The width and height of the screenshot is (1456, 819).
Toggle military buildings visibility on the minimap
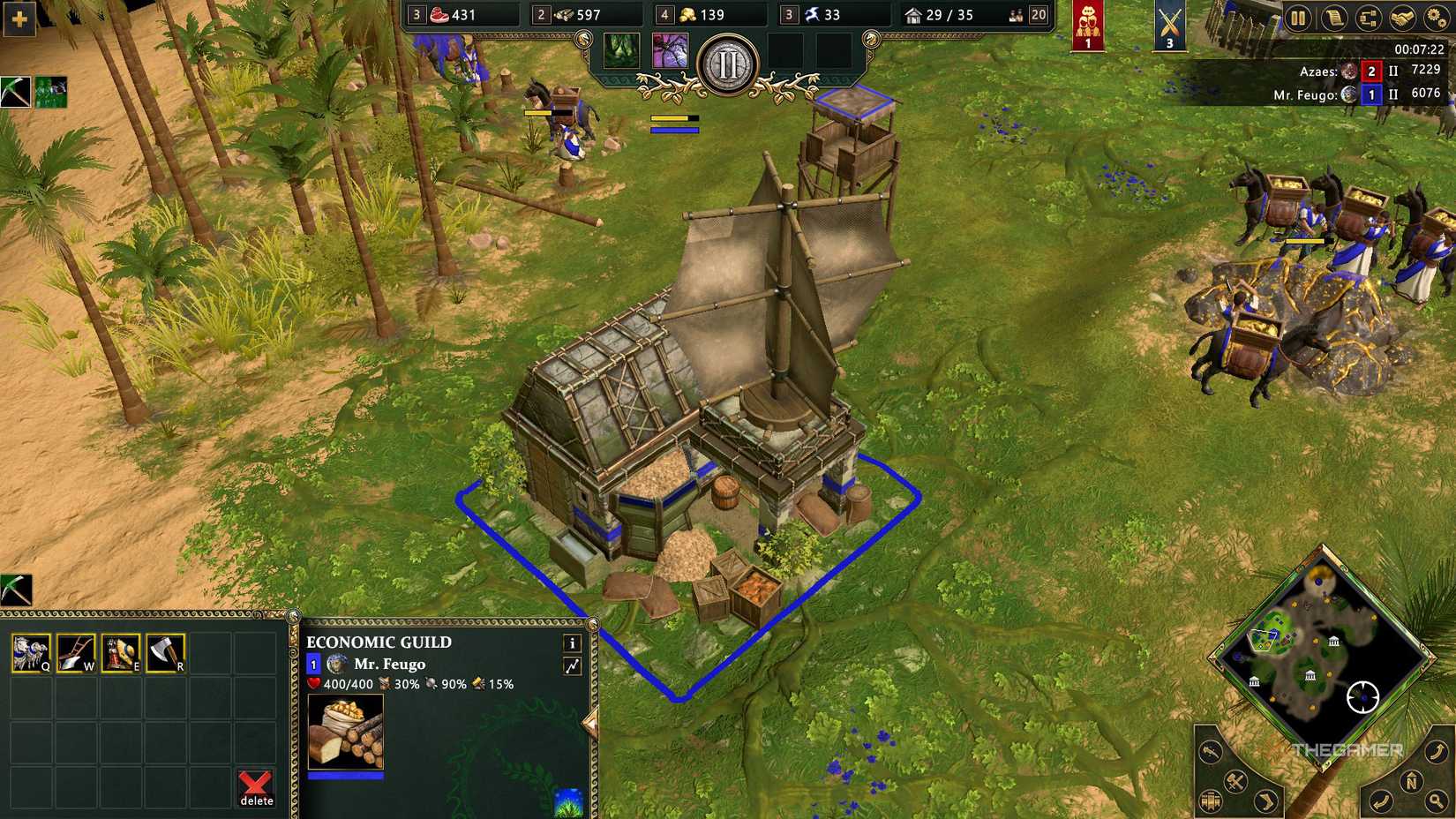(x=1235, y=782)
